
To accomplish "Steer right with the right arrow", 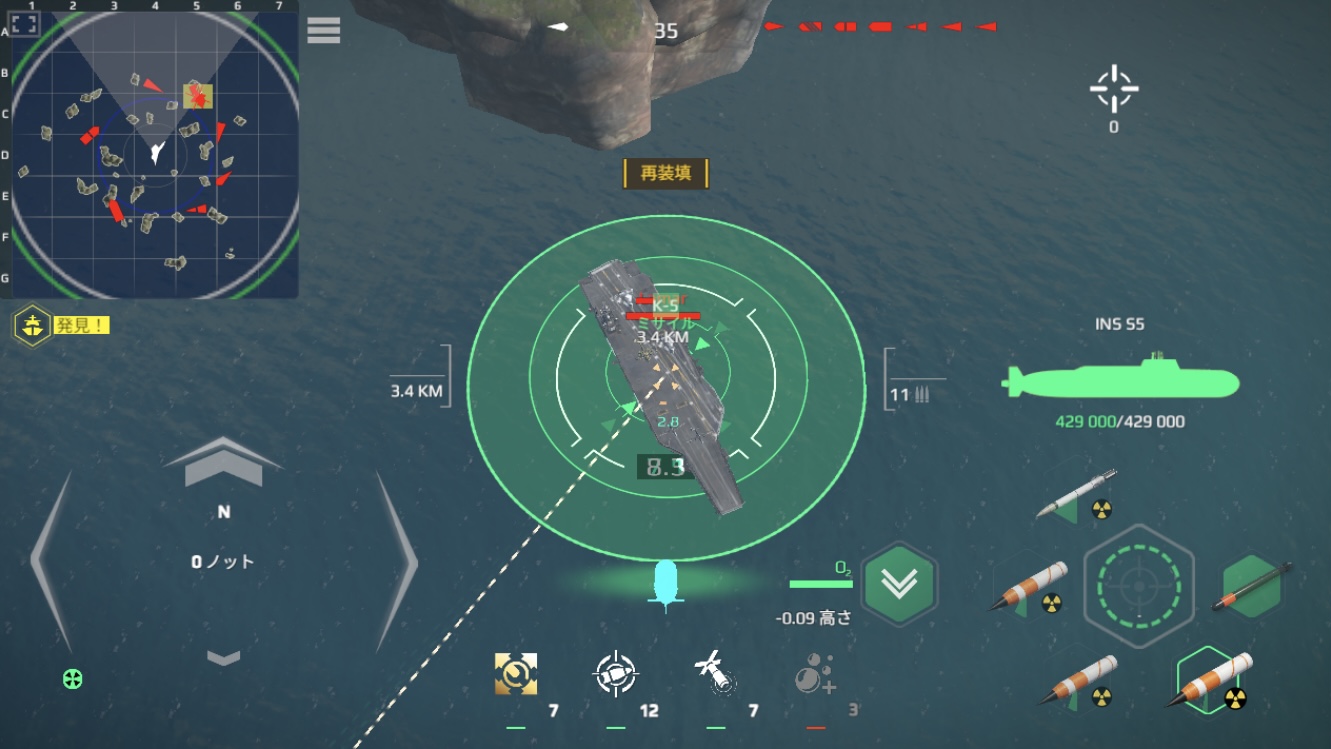I will click(x=396, y=562).
